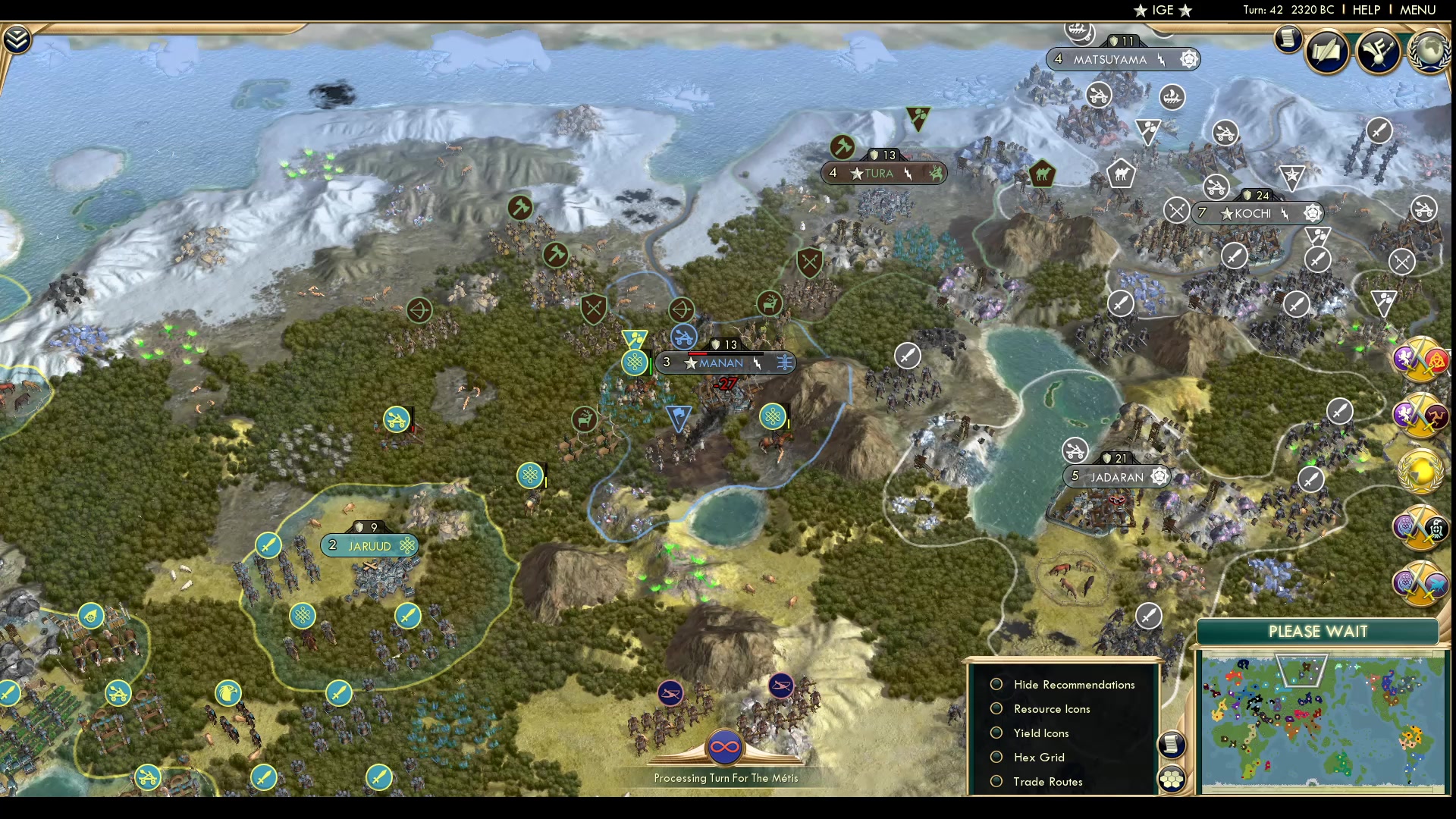Open the IGE editor at top center
Viewport: 1456px width, 819px height.
coord(1161,10)
